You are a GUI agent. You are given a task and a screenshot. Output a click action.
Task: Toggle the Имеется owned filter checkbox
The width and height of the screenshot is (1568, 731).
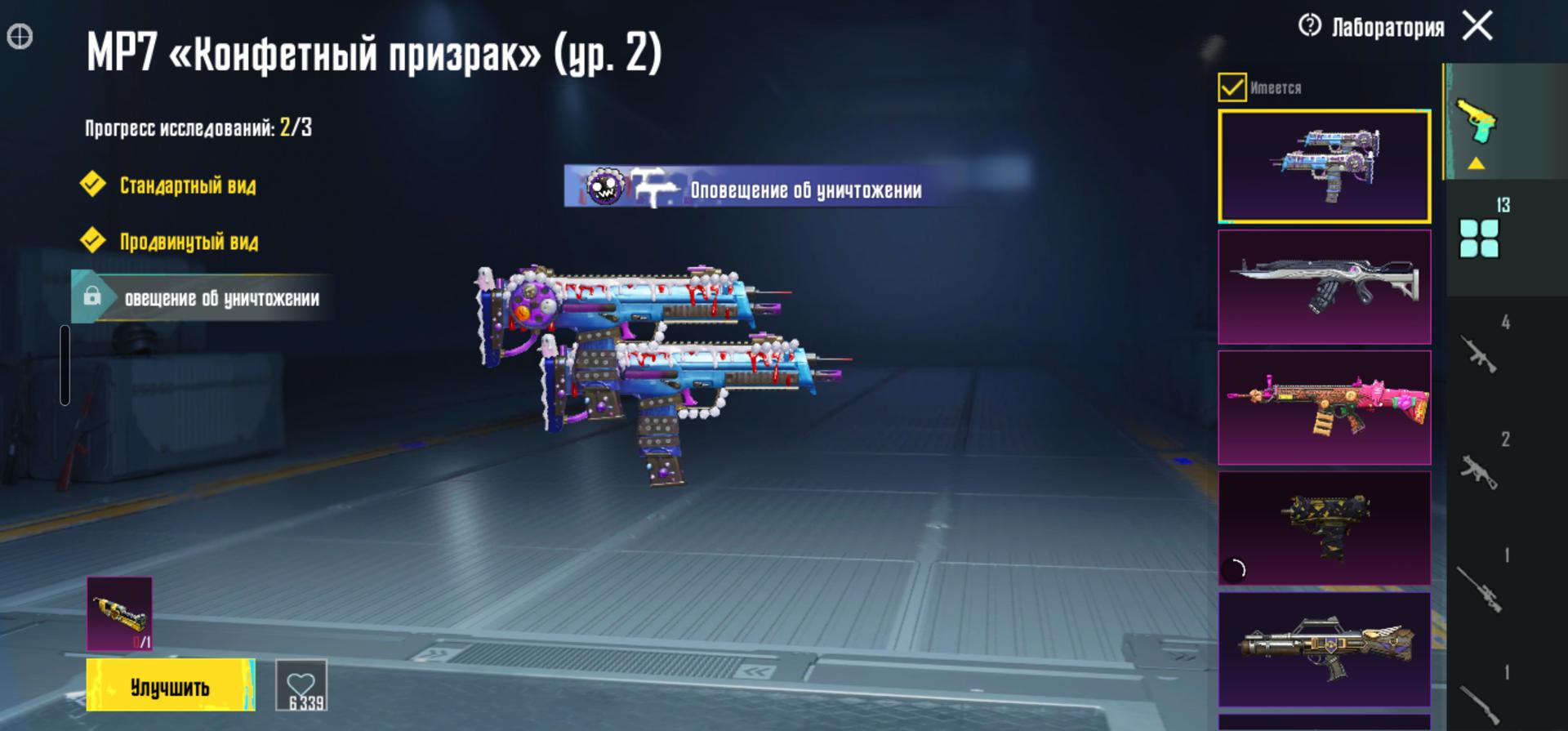1232,87
